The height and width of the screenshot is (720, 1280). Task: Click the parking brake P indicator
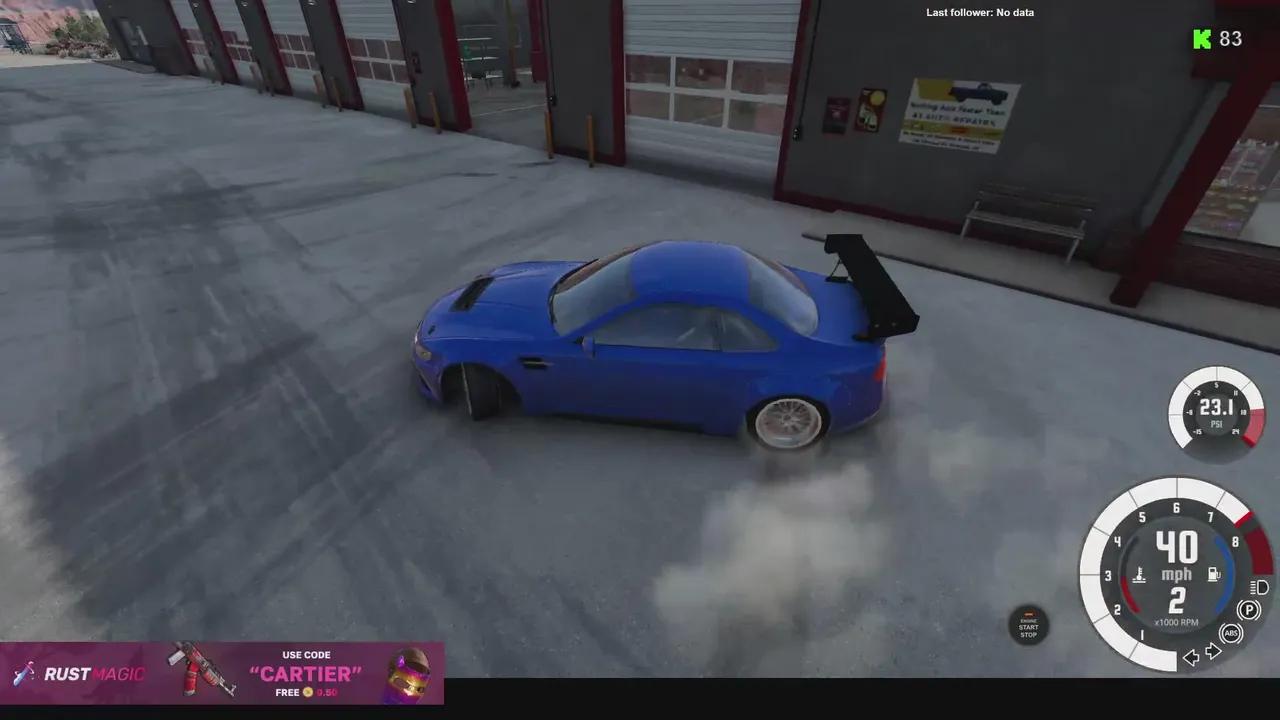coord(1249,609)
